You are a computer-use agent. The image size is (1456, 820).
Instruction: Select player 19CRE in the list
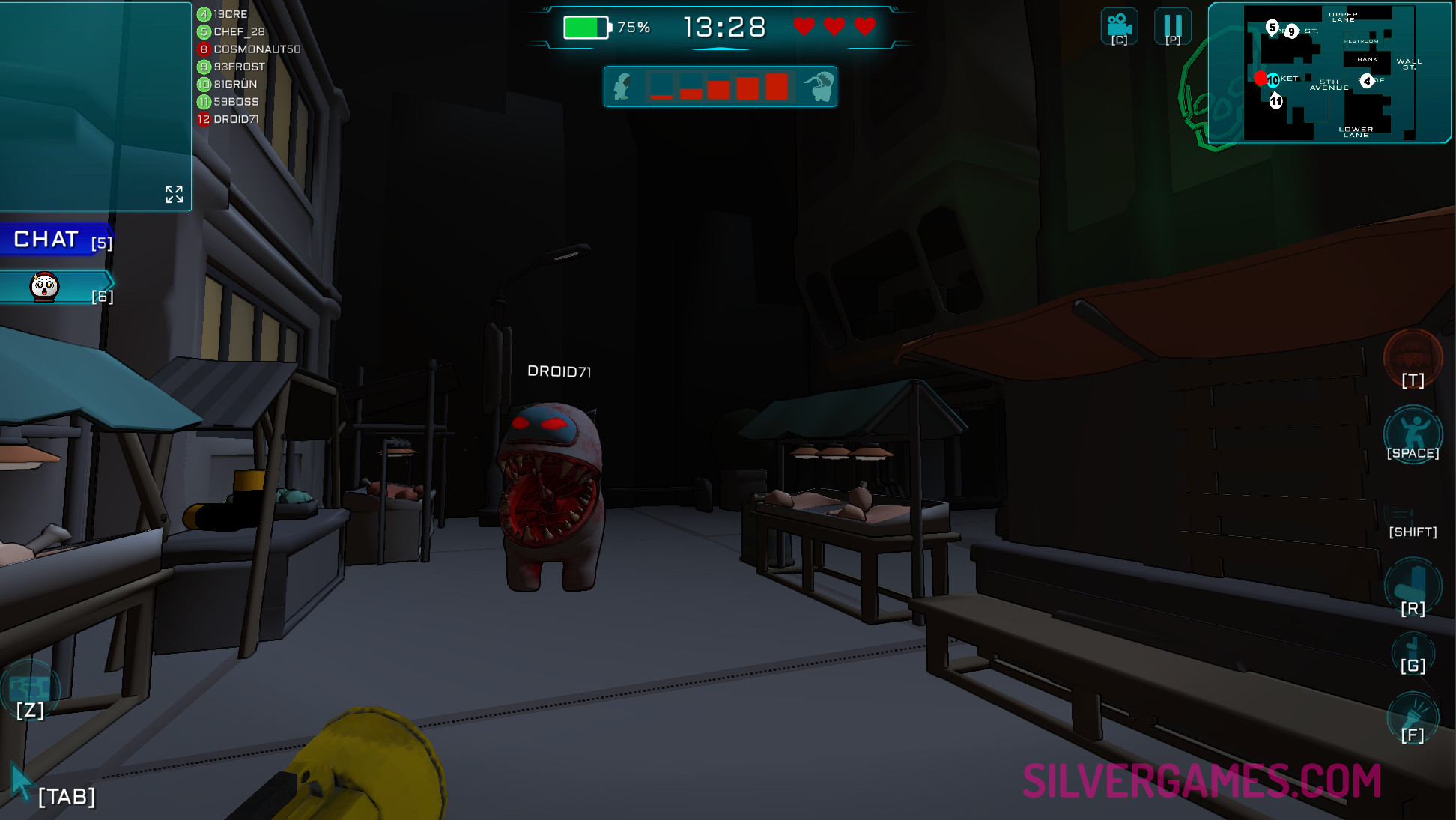(230, 14)
